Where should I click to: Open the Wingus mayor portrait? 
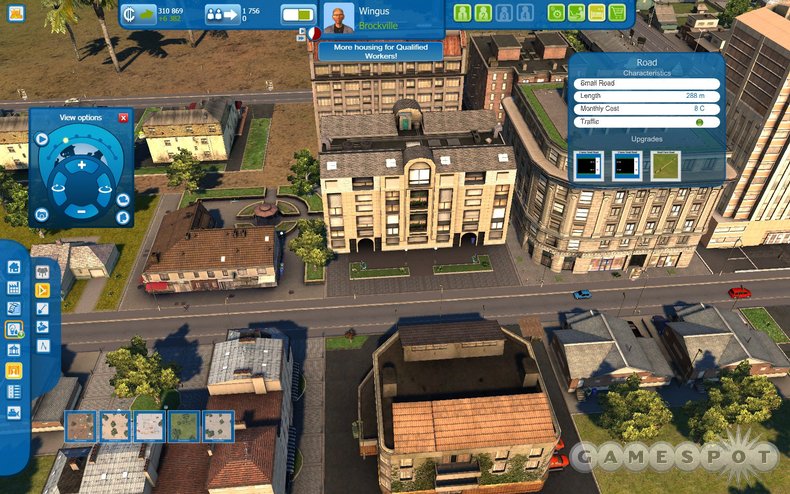point(338,18)
